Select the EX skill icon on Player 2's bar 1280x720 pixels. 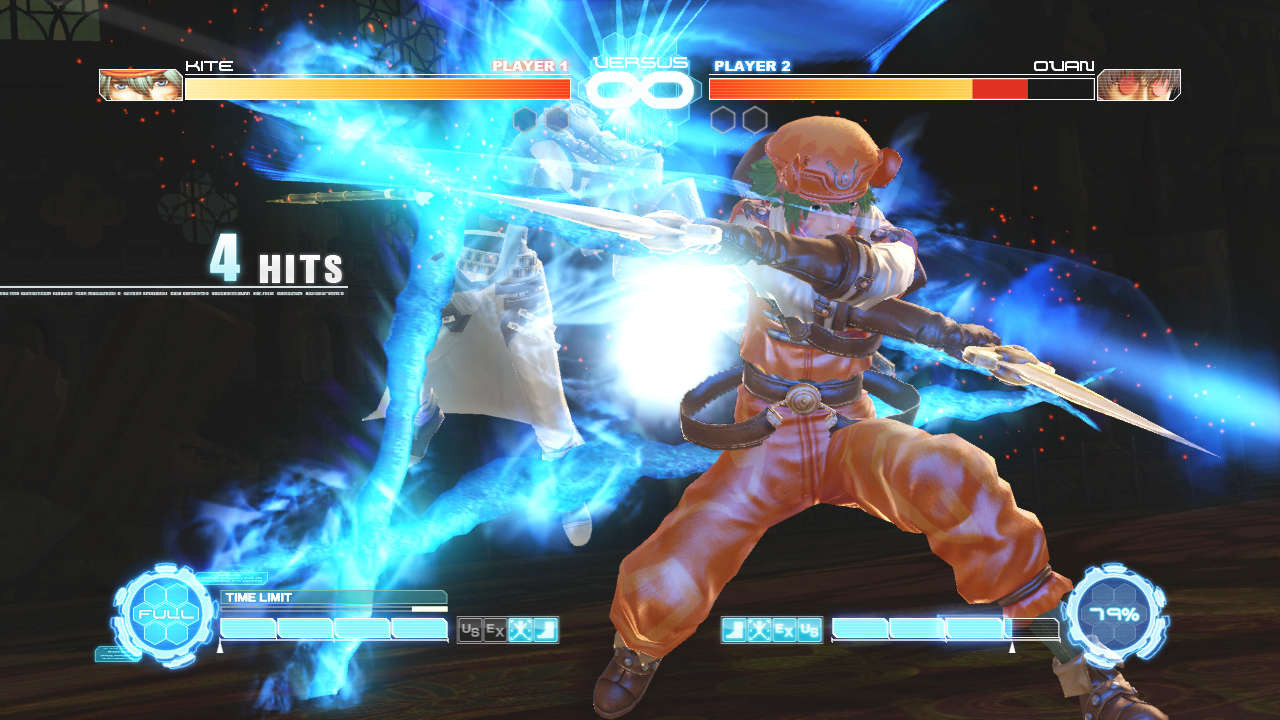coord(782,629)
